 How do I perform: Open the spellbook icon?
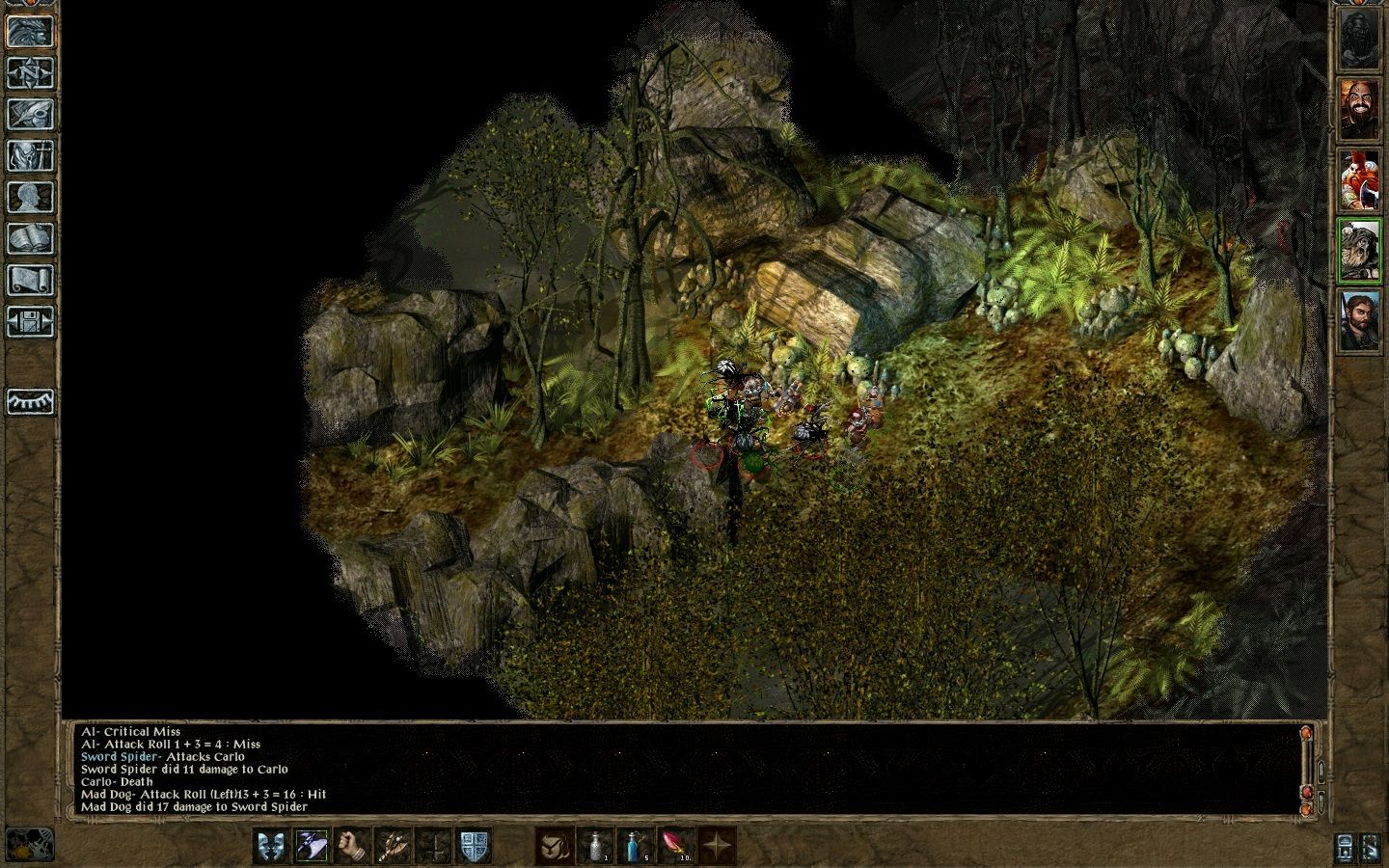click(30, 238)
